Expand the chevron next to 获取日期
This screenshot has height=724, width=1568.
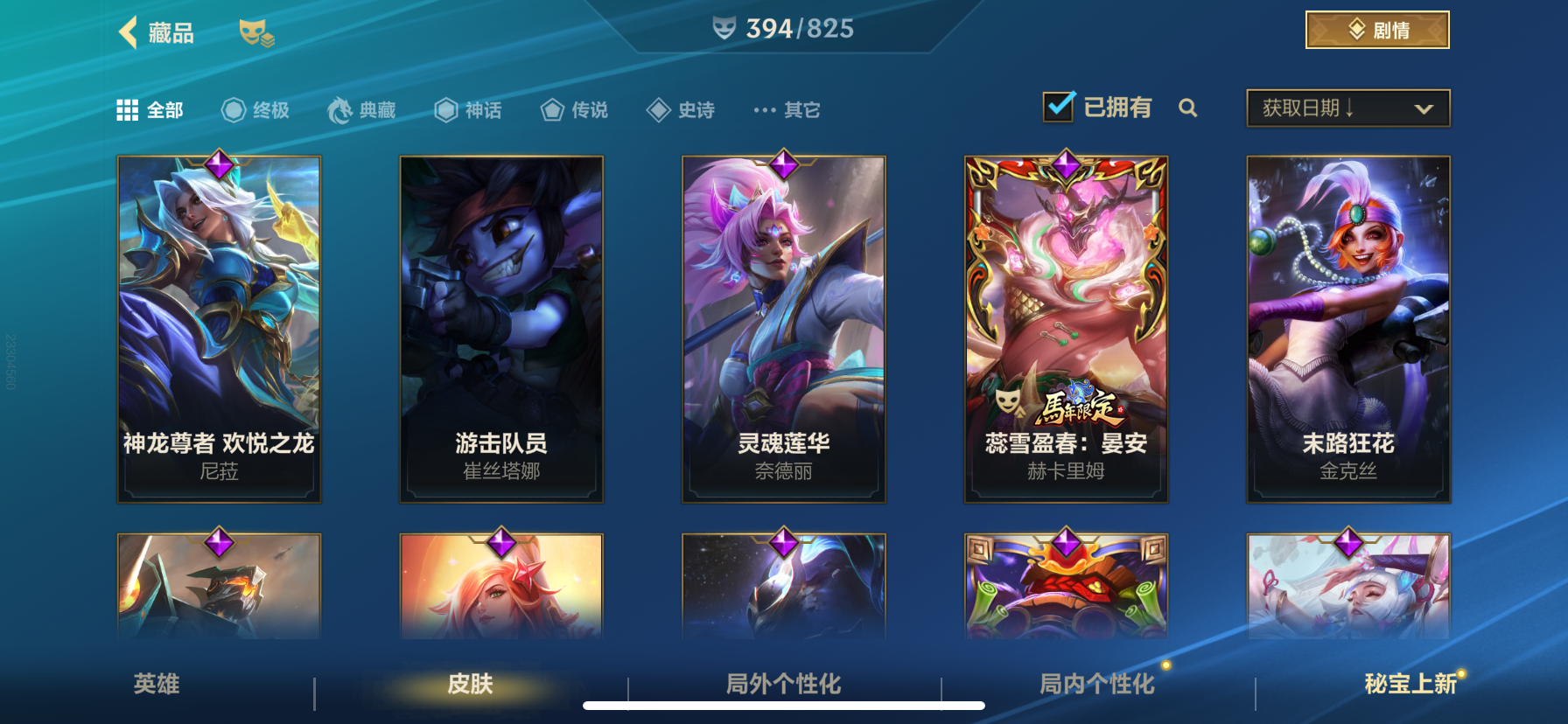click(x=1424, y=108)
